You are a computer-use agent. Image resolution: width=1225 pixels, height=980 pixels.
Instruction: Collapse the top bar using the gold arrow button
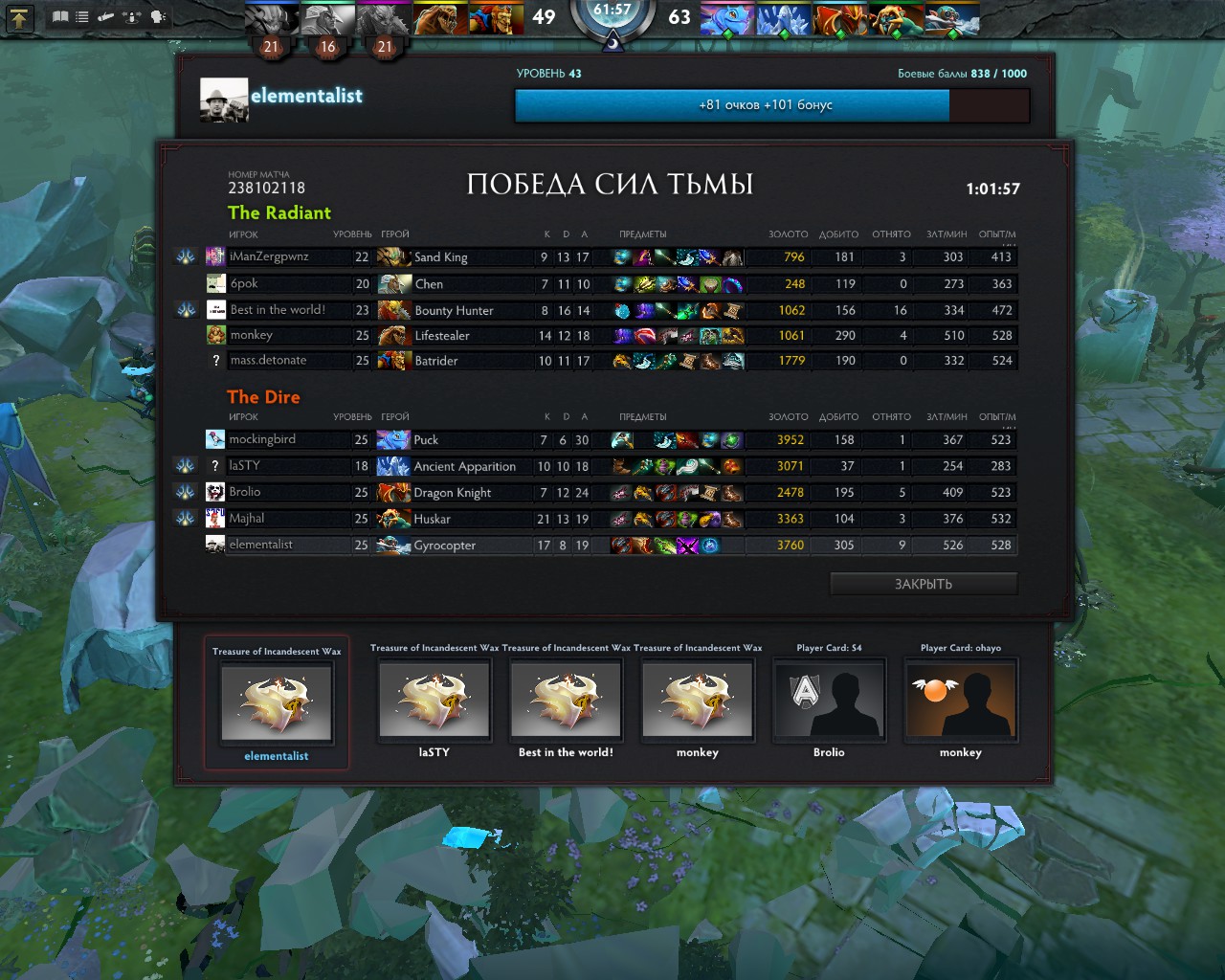[19, 17]
